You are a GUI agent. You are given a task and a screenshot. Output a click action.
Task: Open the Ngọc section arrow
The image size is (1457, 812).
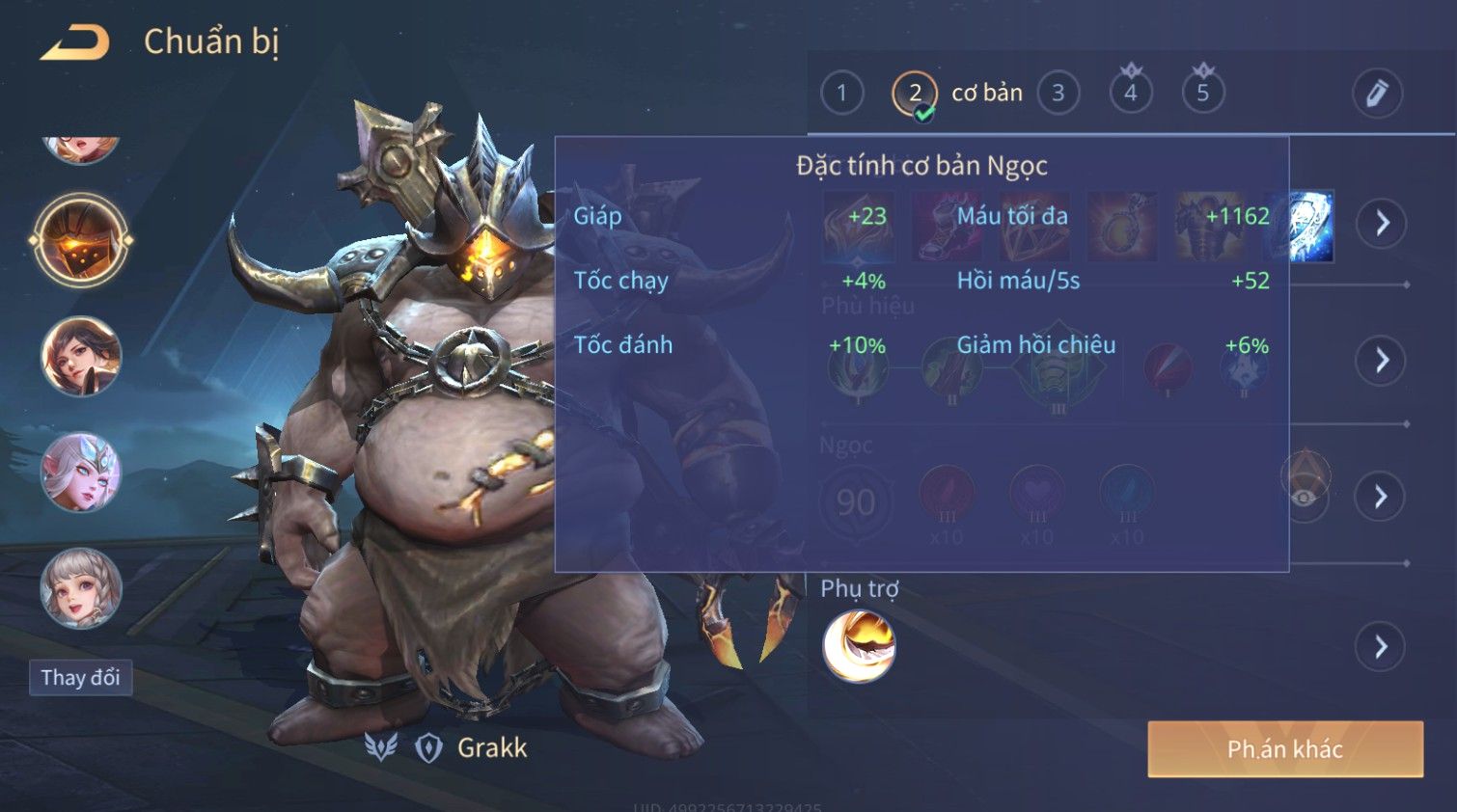[x=1382, y=497]
